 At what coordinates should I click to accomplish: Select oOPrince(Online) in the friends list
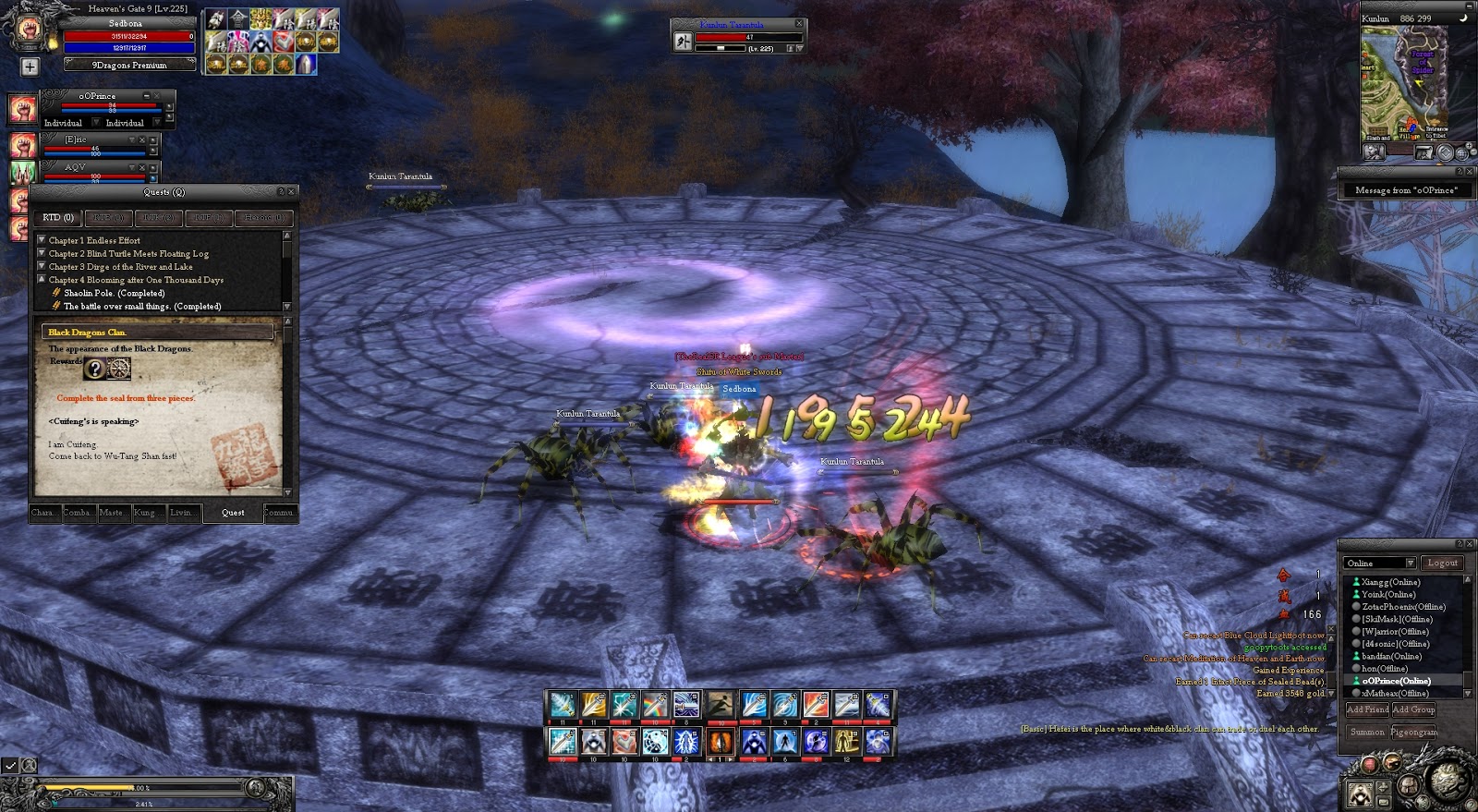[1395, 680]
